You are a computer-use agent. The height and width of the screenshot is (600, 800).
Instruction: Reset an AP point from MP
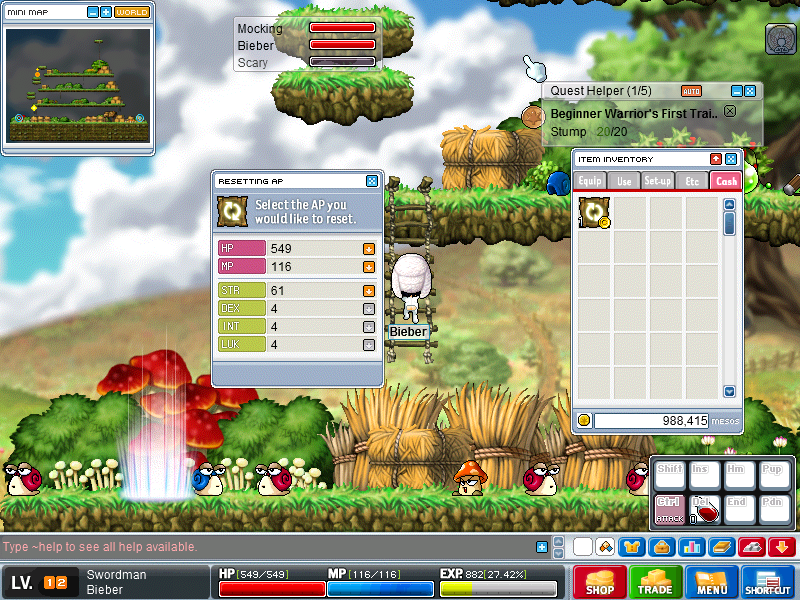(x=368, y=267)
